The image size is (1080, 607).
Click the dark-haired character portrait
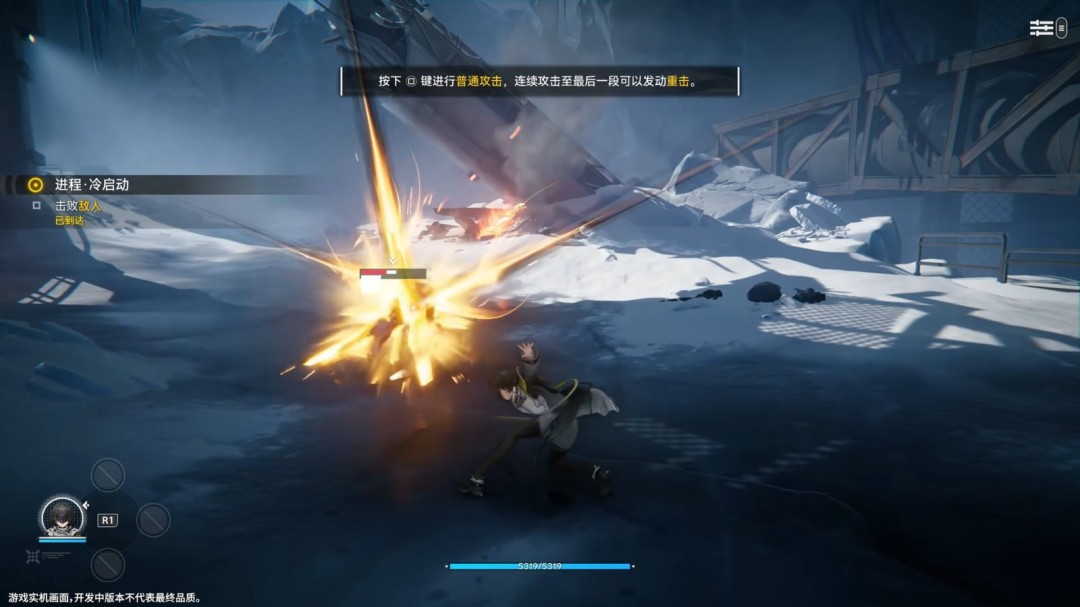coord(62,515)
